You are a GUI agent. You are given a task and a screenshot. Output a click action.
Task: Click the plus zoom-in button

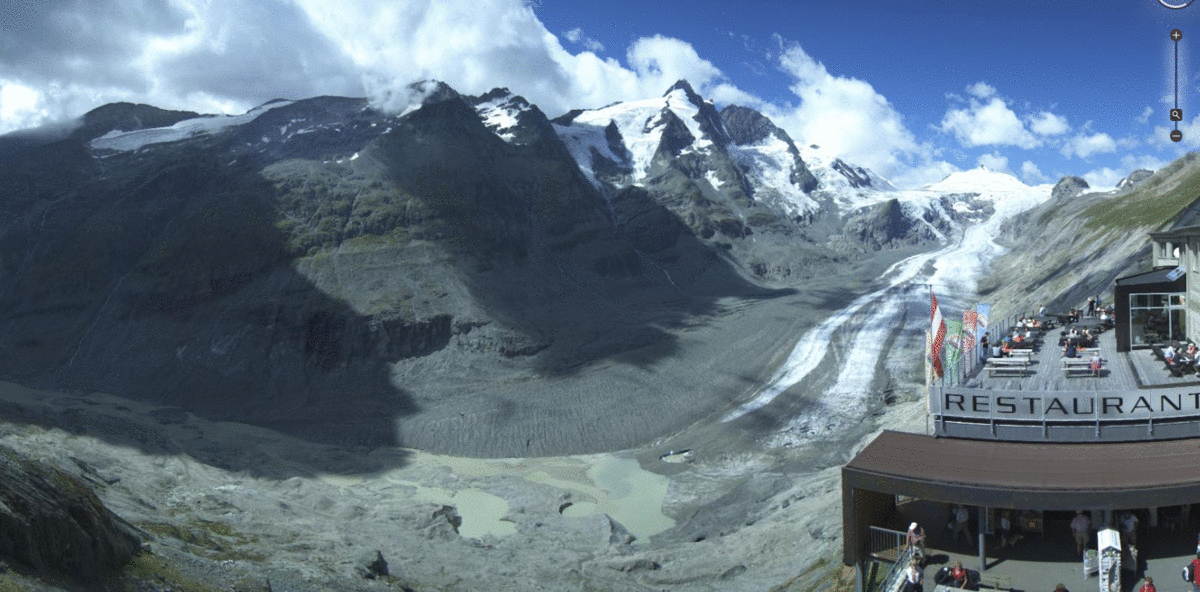[1176, 35]
